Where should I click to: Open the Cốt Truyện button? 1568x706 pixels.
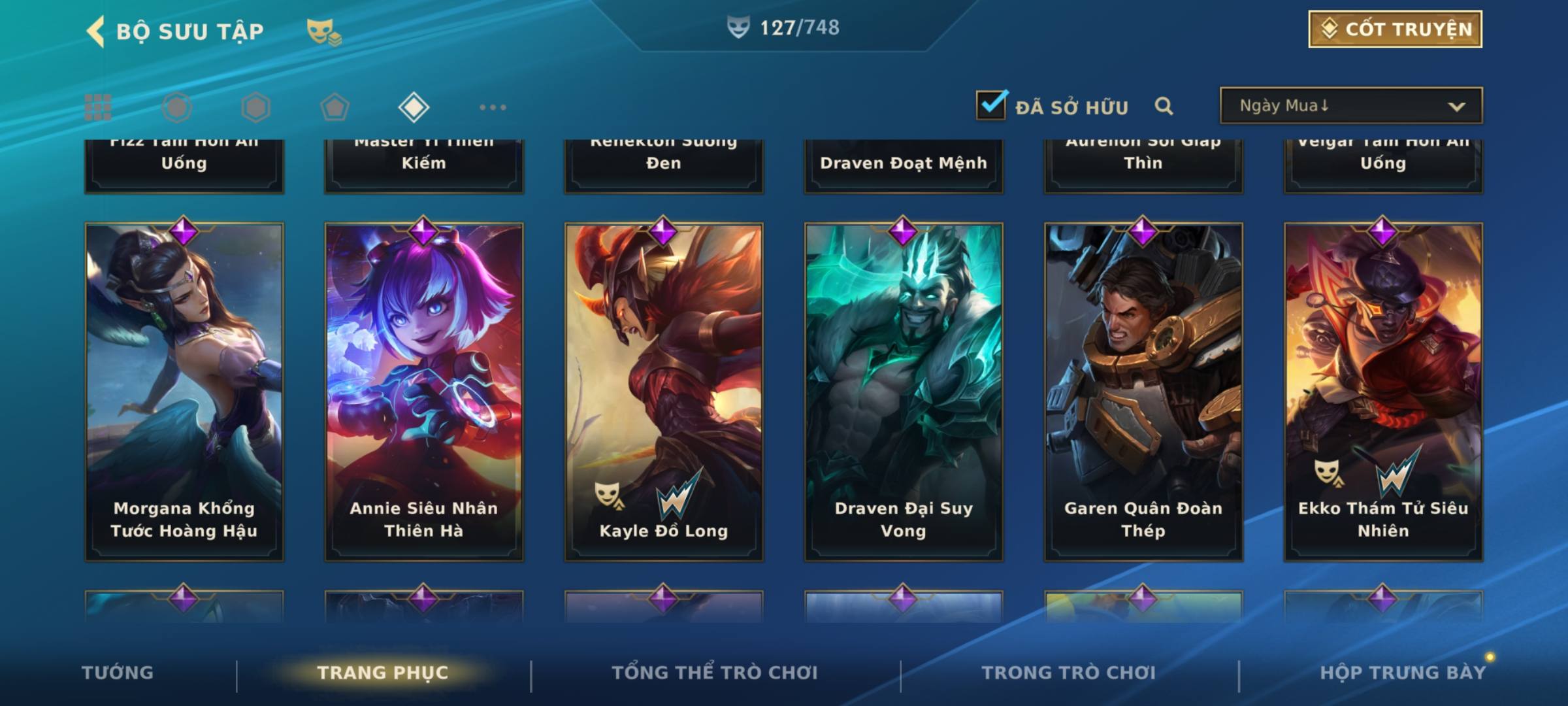click(x=1395, y=29)
